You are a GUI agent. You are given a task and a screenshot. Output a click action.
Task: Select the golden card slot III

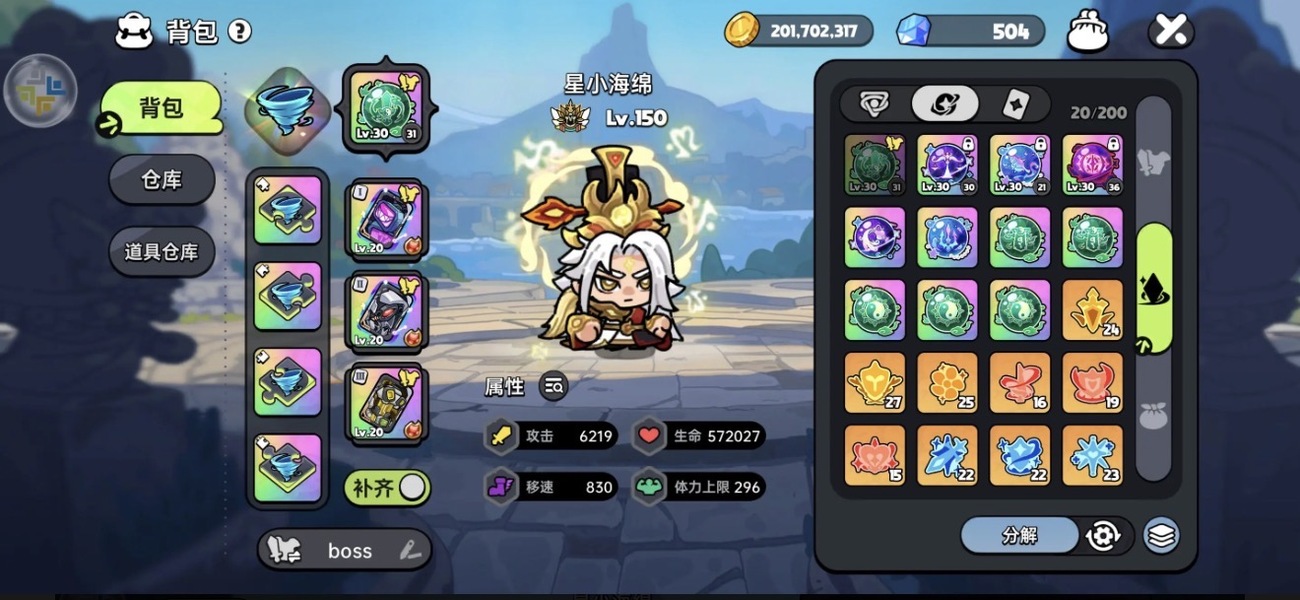pos(386,404)
